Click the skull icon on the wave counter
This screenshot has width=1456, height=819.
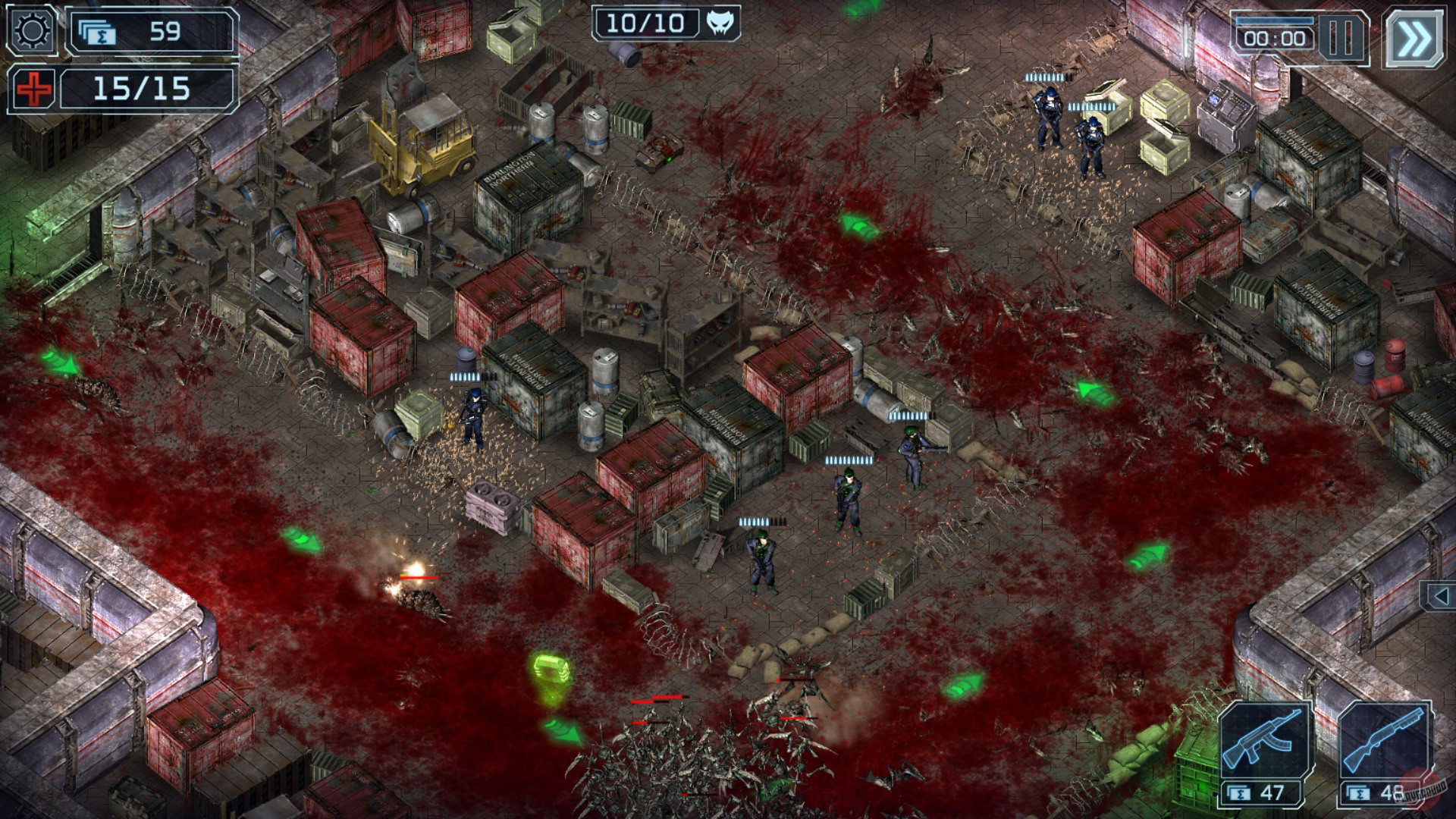click(x=722, y=23)
